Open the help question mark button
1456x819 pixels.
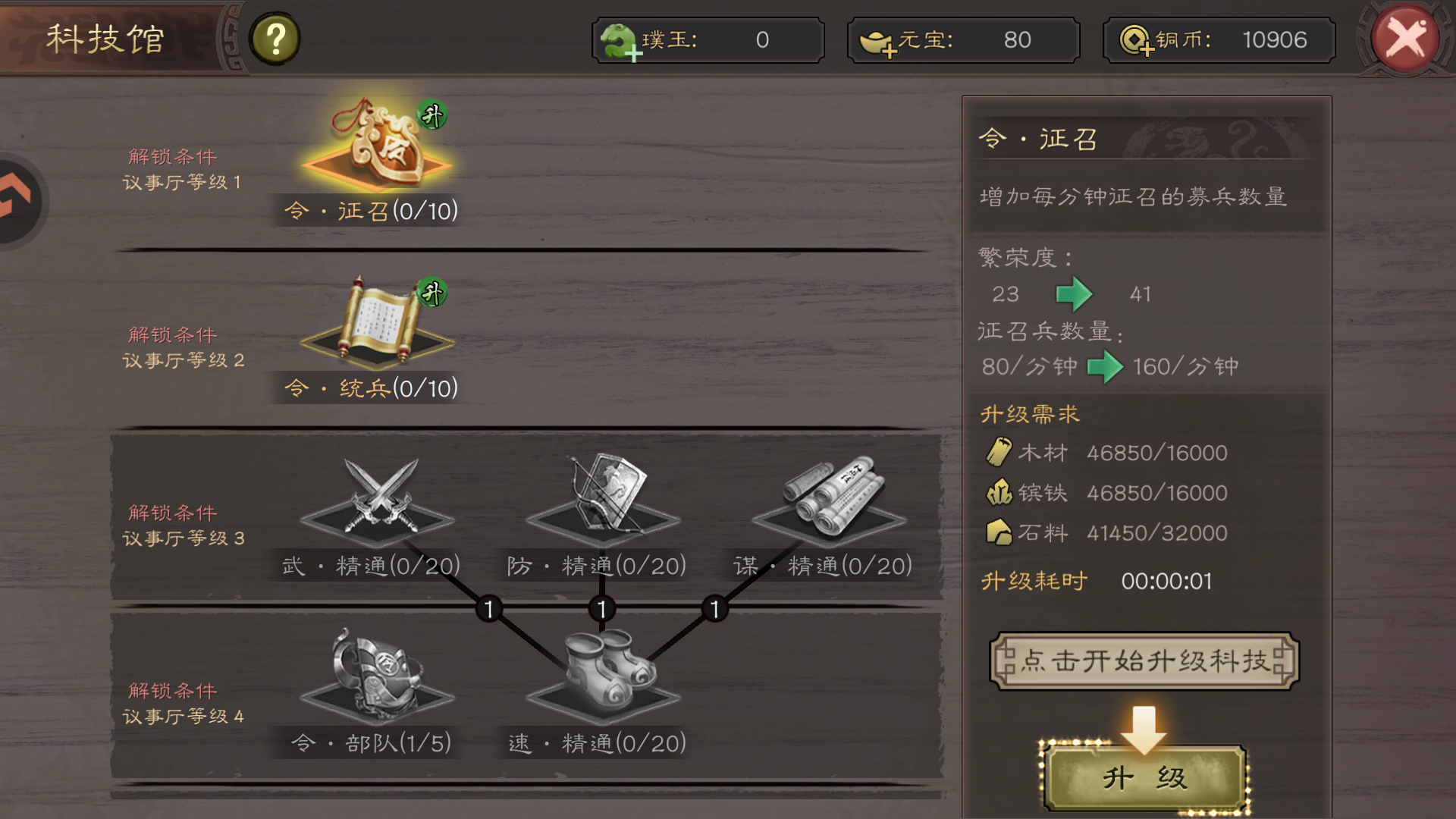pyautogui.click(x=275, y=38)
